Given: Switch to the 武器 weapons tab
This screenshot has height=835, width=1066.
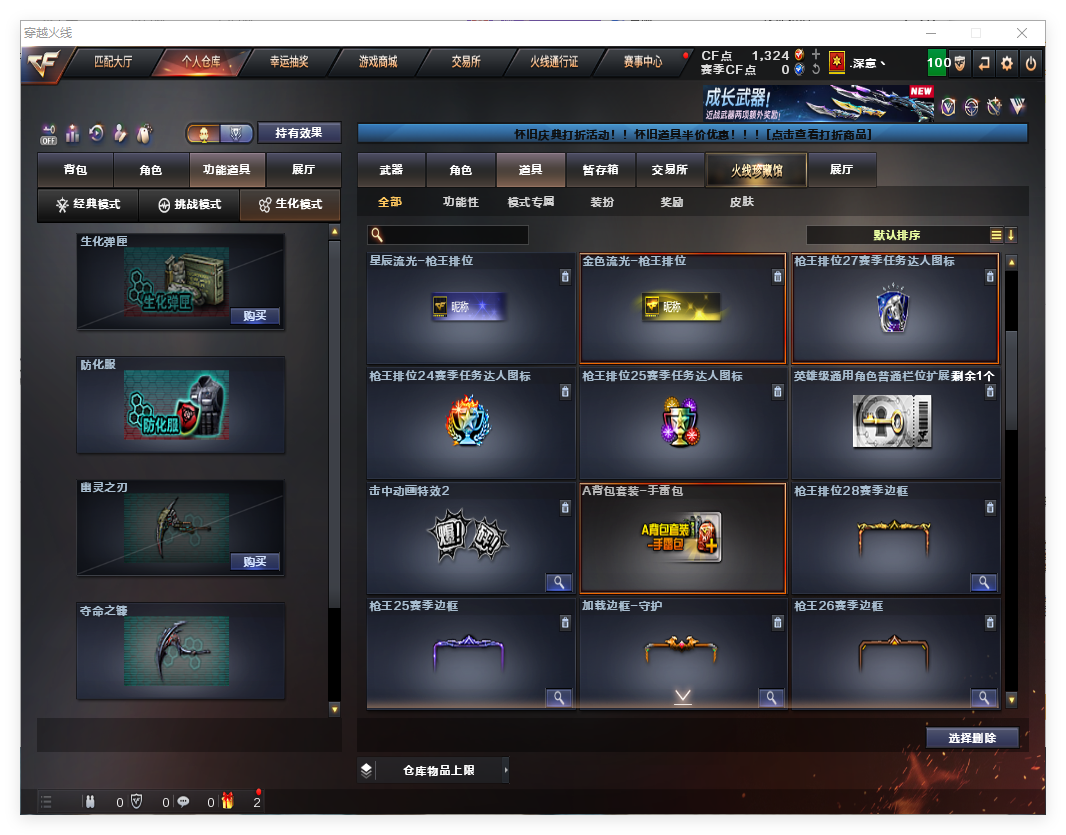Looking at the screenshot, I should [x=391, y=171].
